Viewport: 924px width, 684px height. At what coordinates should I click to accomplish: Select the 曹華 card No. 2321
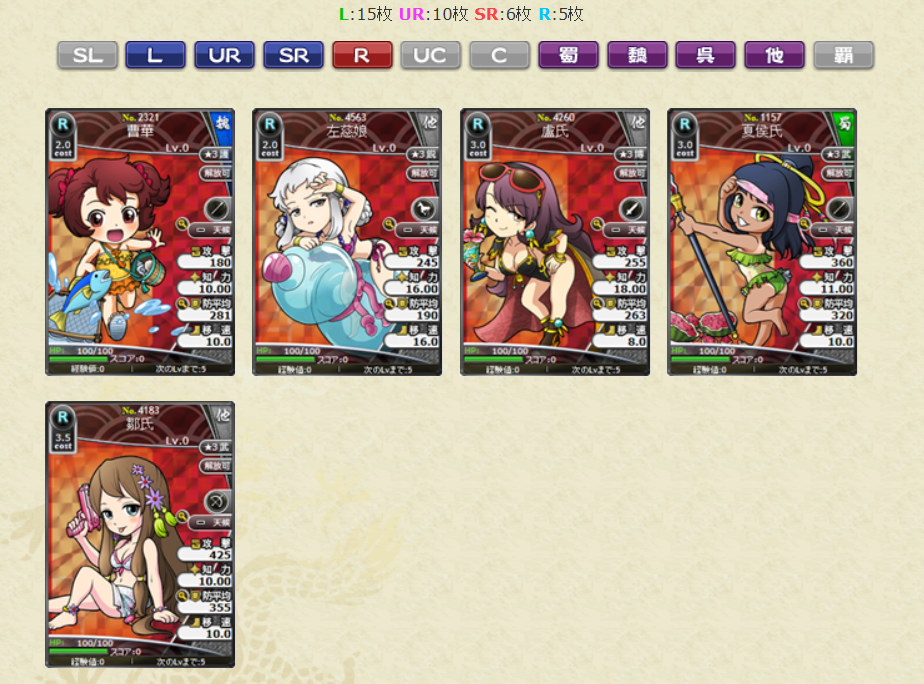(x=140, y=242)
